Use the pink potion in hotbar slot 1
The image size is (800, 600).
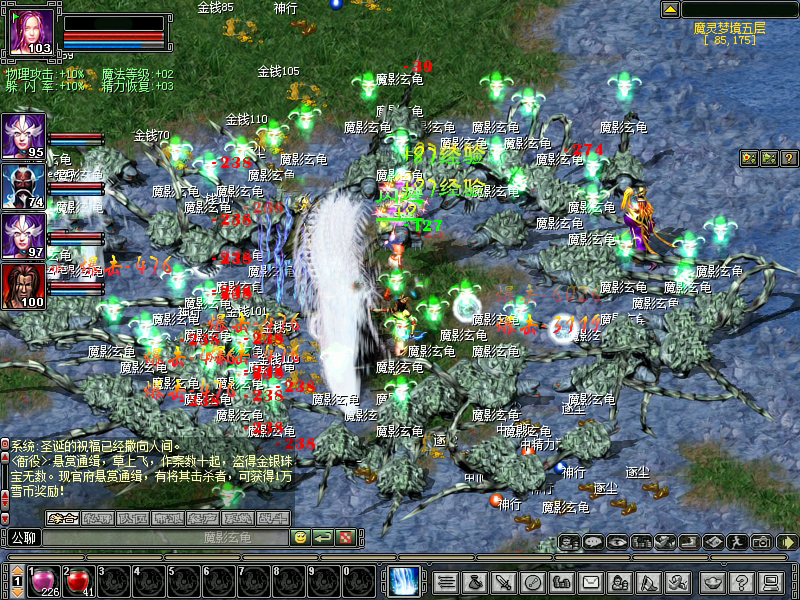(45, 580)
